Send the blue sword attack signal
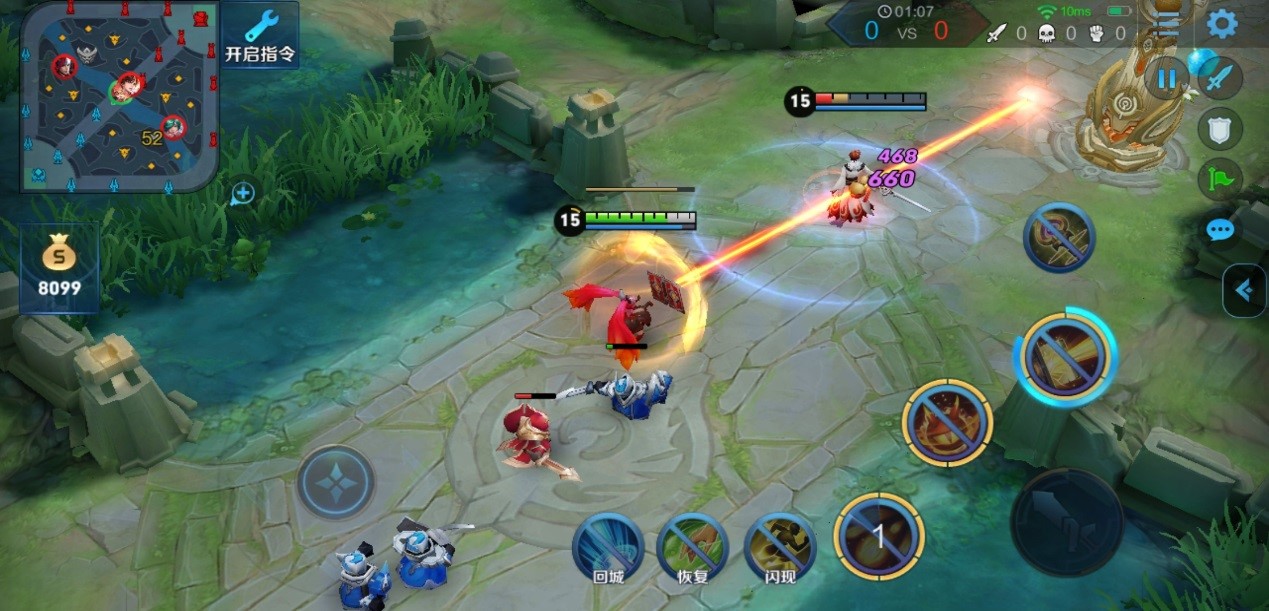Screen dimensions: 1269x611 1220,78
